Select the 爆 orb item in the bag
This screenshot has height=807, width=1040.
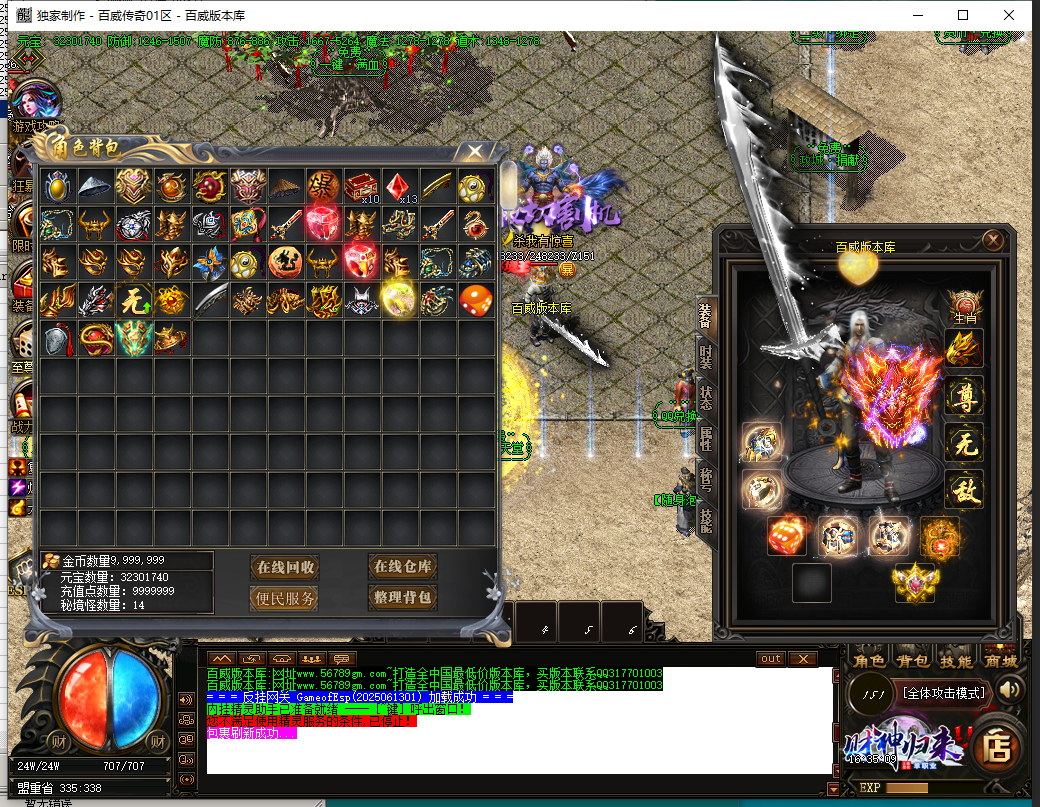(x=322, y=186)
